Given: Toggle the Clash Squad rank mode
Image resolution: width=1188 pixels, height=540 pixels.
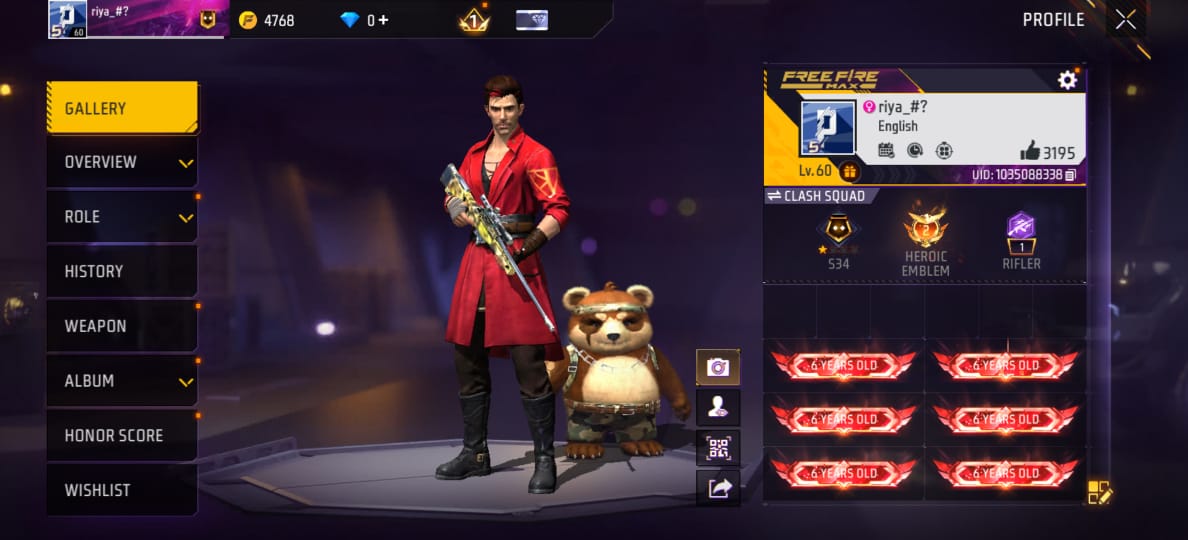Looking at the screenshot, I should (773, 196).
